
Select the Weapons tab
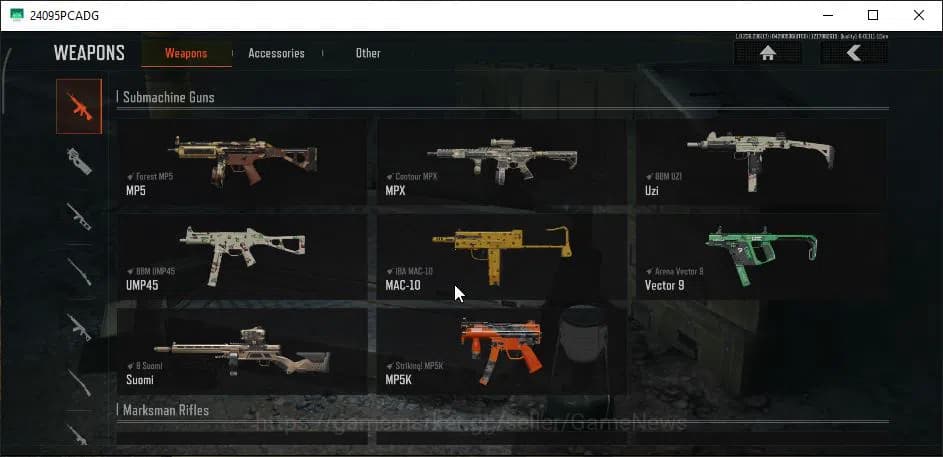[x=186, y=53]
